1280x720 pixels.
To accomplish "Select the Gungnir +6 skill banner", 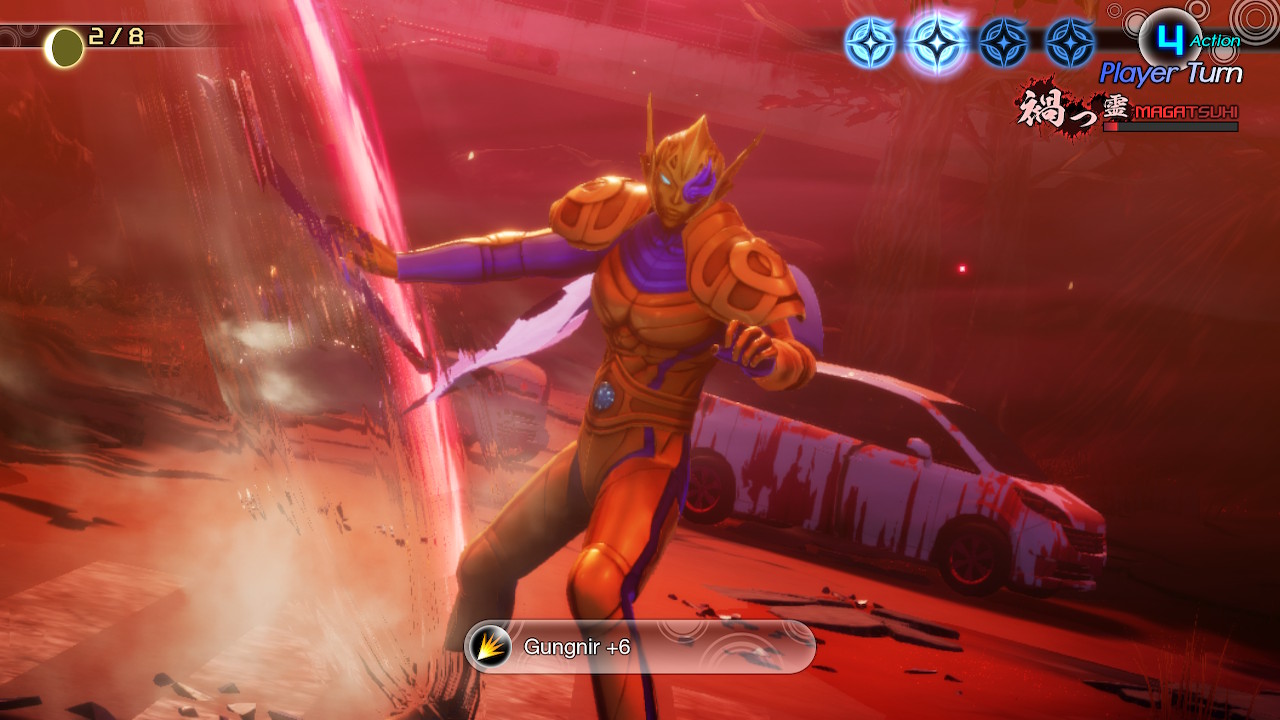I will (x=640, y=647).
